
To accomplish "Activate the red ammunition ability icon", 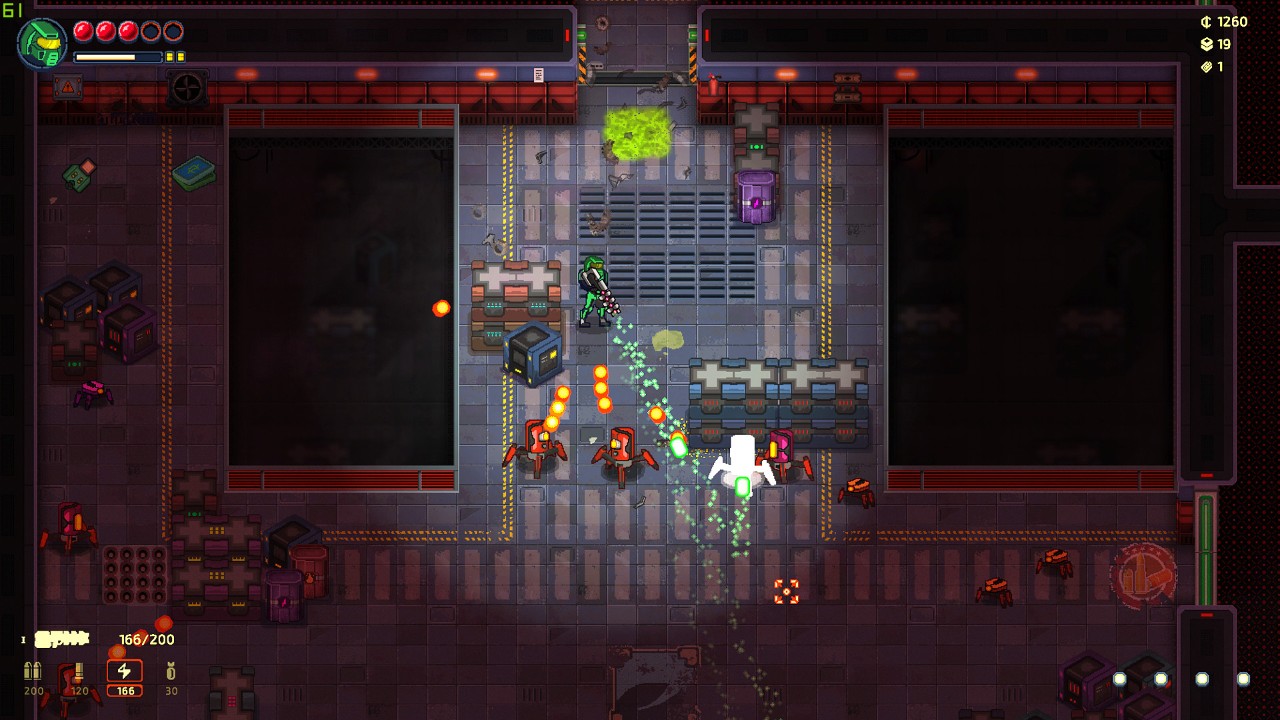I will point(1142,575).
